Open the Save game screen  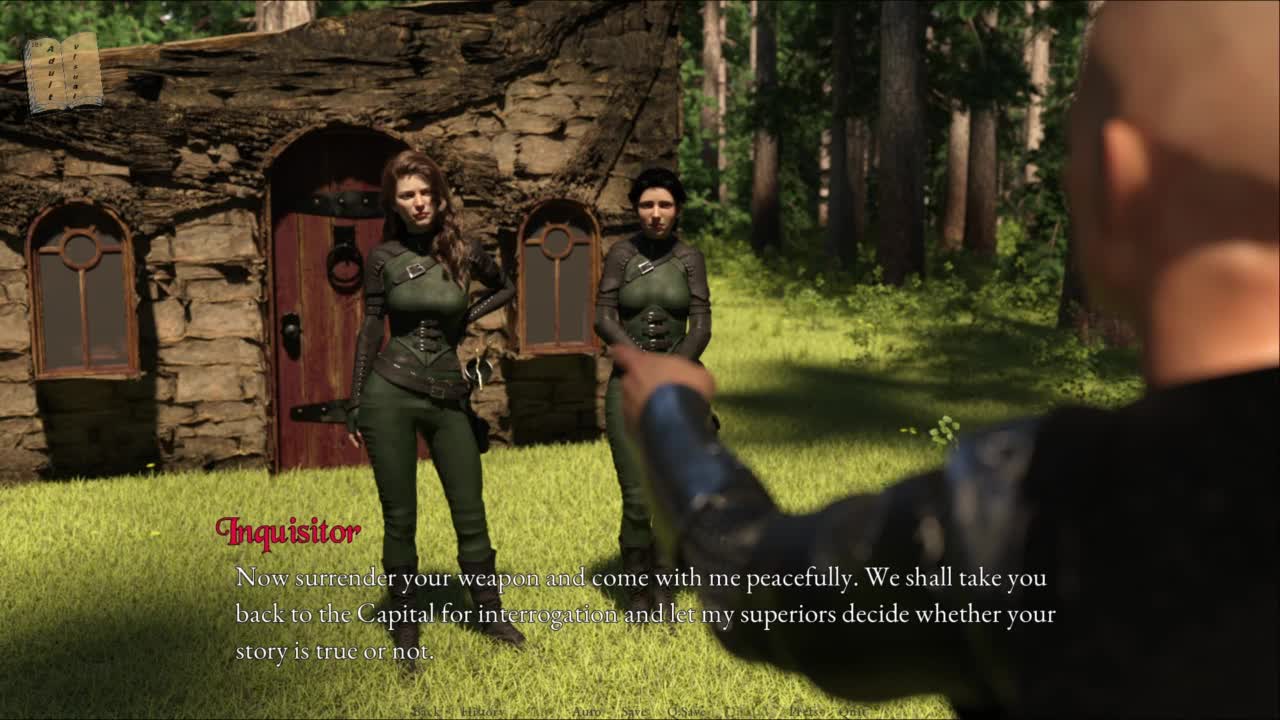click(634, 711)
